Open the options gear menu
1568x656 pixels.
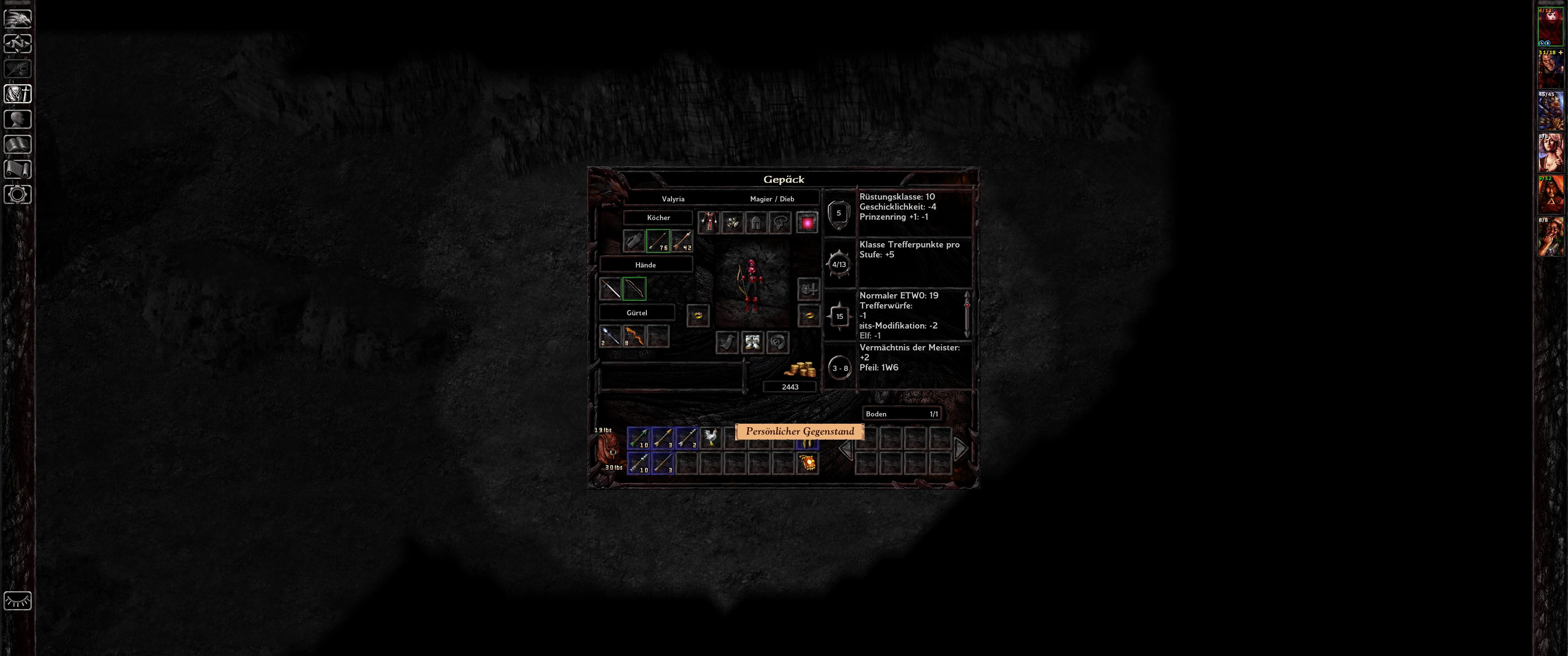(18, 195)
